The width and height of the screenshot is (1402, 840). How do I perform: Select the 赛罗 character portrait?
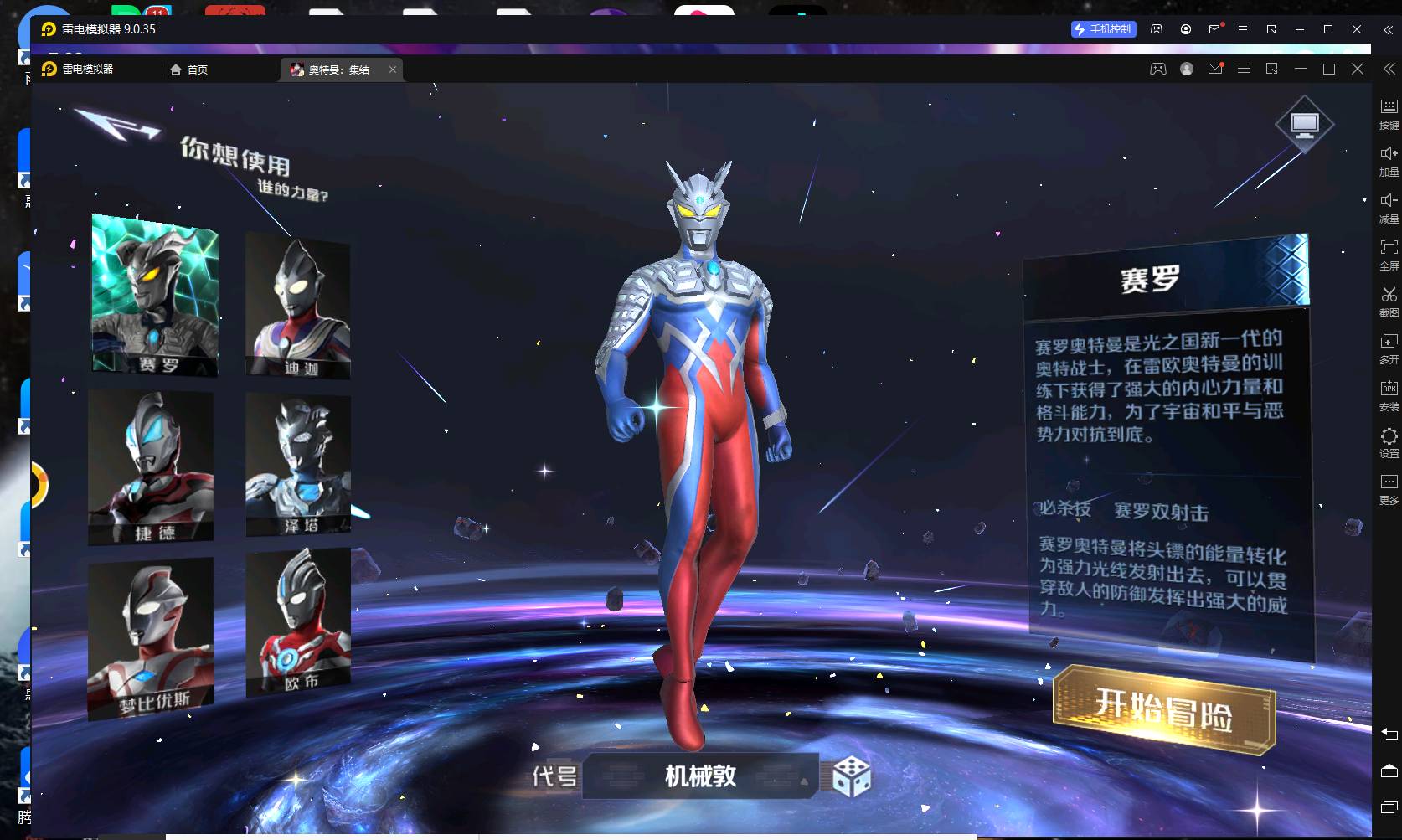(155, 293)
